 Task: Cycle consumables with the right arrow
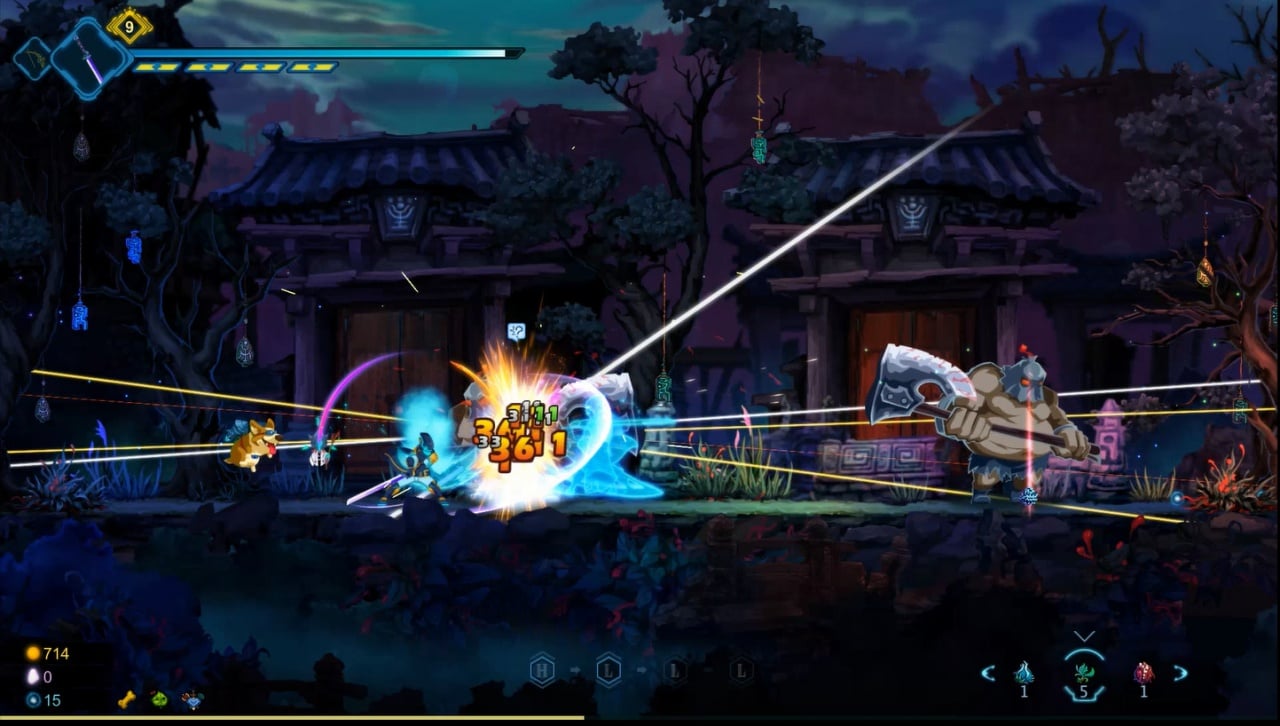pos(1180,673)
